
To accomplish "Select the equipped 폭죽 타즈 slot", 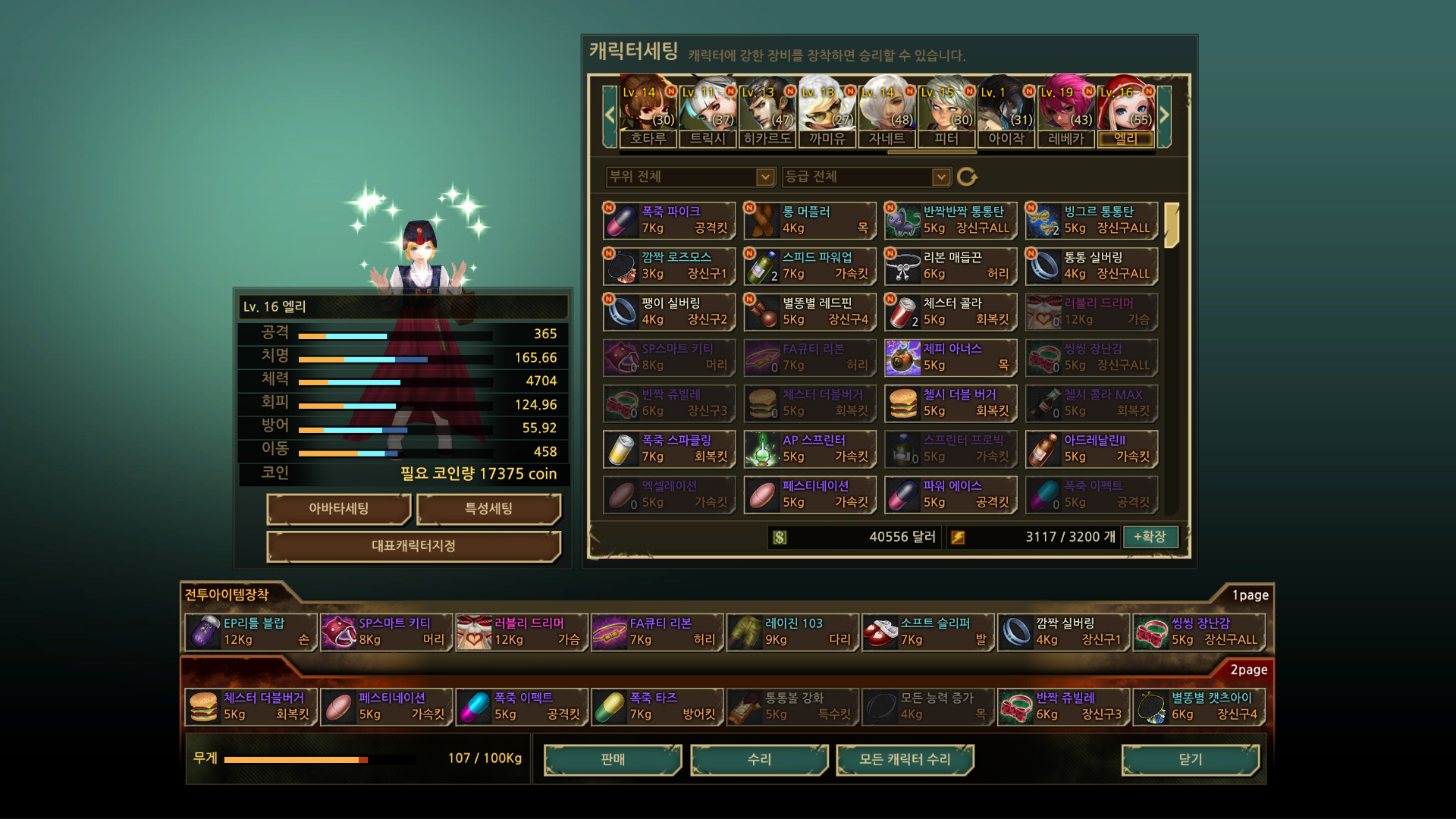I will 657,706.
